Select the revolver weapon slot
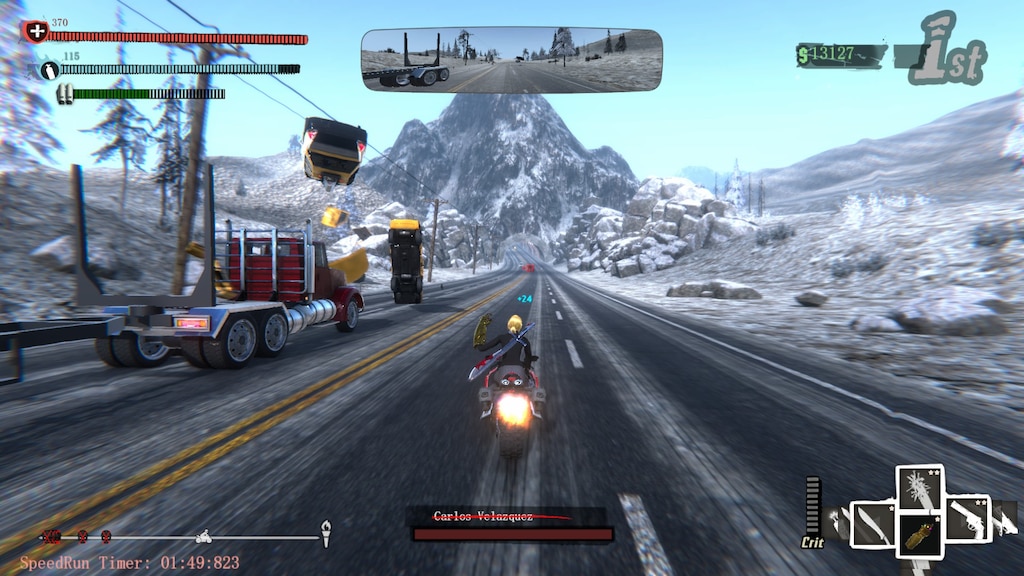Screen dimensions: 1024x576 [x=967, y=518]
